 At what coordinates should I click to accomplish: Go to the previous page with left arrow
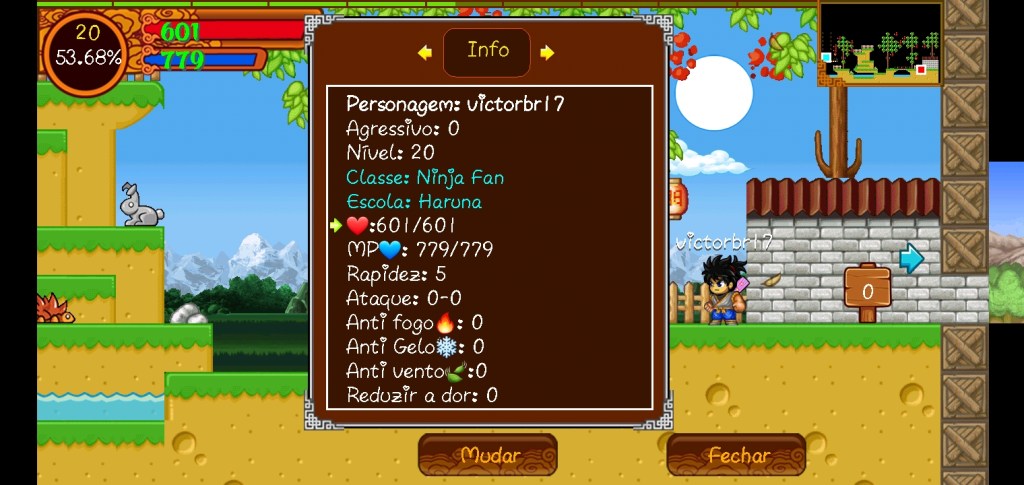[x=425, y=53]
